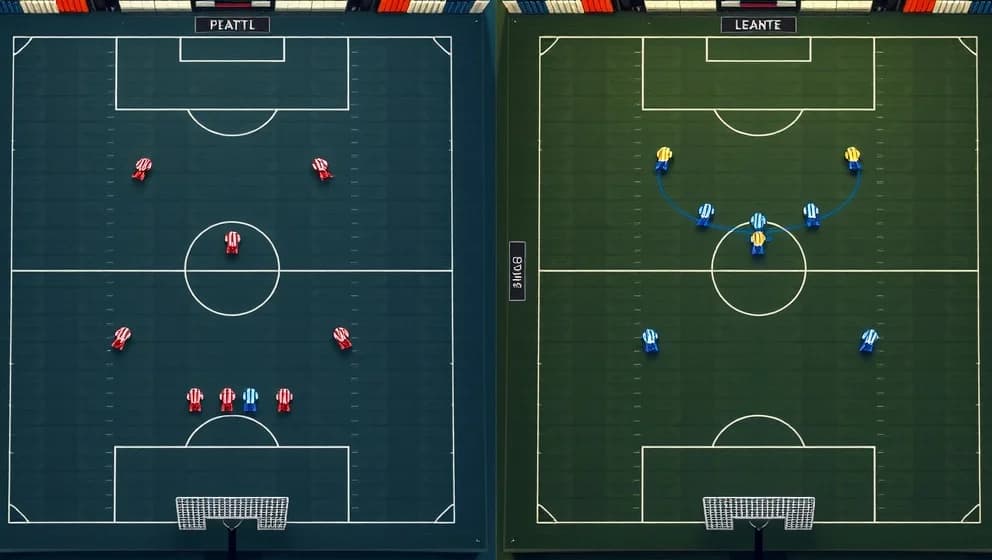Choose the yellow player at the centre circle
992x560 pixels.
click(x=758, y=242)
